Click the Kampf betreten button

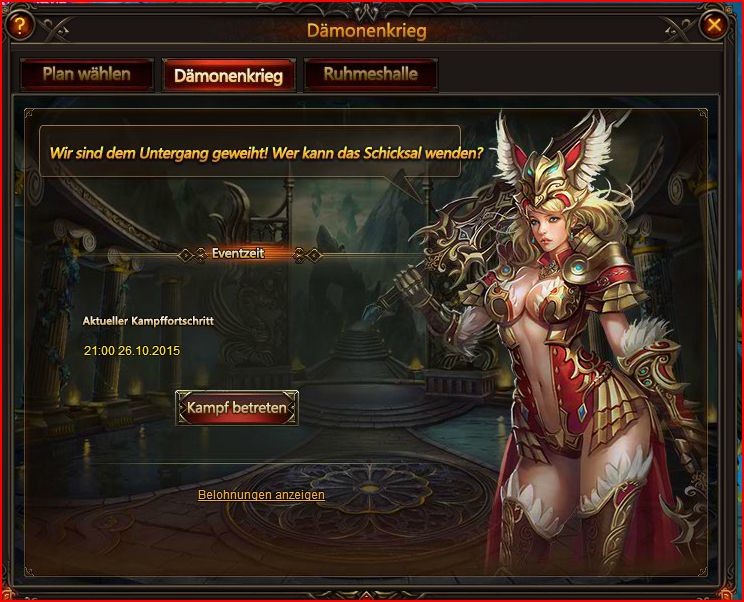coord(237,408)
